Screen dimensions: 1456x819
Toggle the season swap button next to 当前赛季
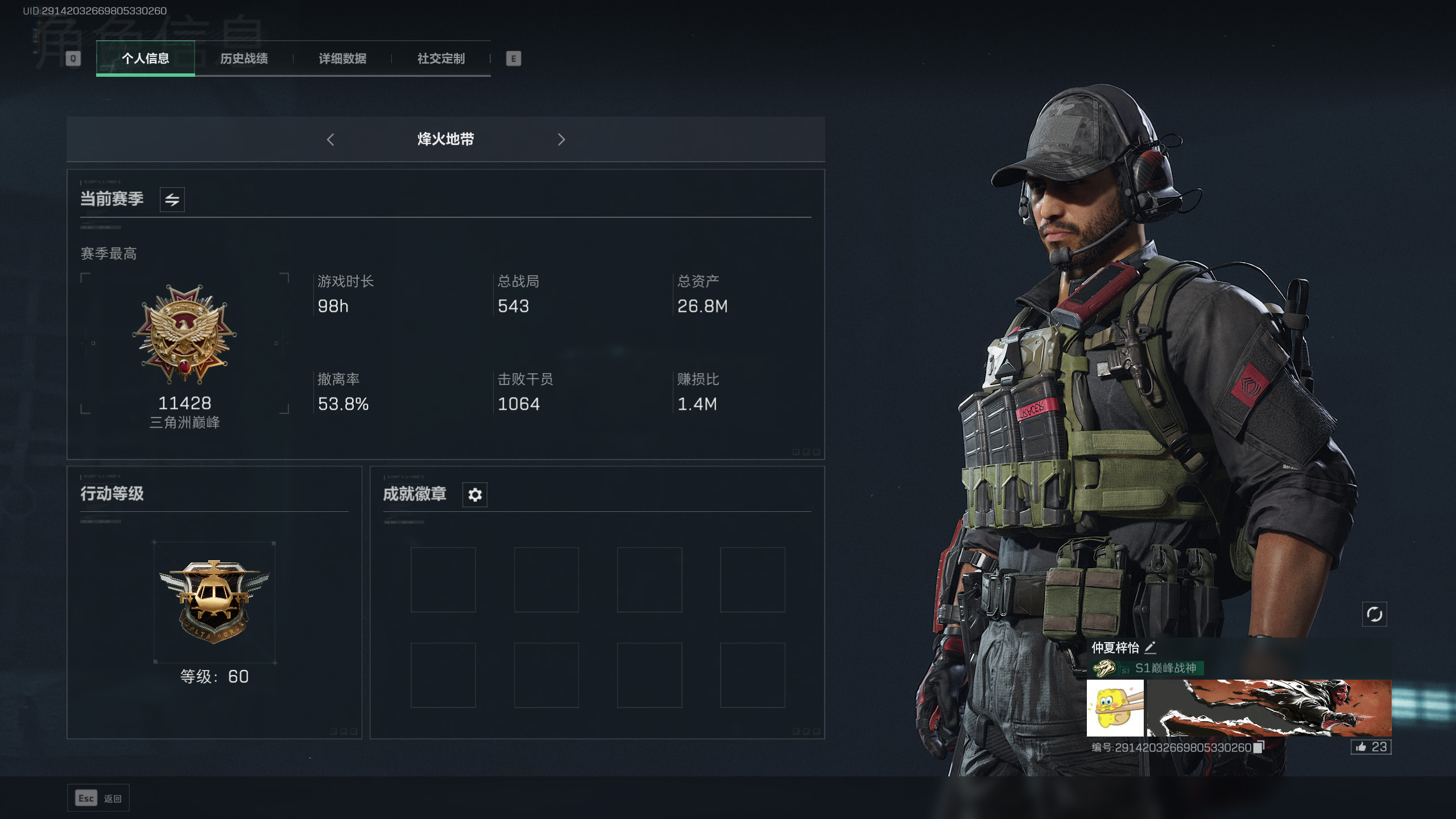pos(172,200)
